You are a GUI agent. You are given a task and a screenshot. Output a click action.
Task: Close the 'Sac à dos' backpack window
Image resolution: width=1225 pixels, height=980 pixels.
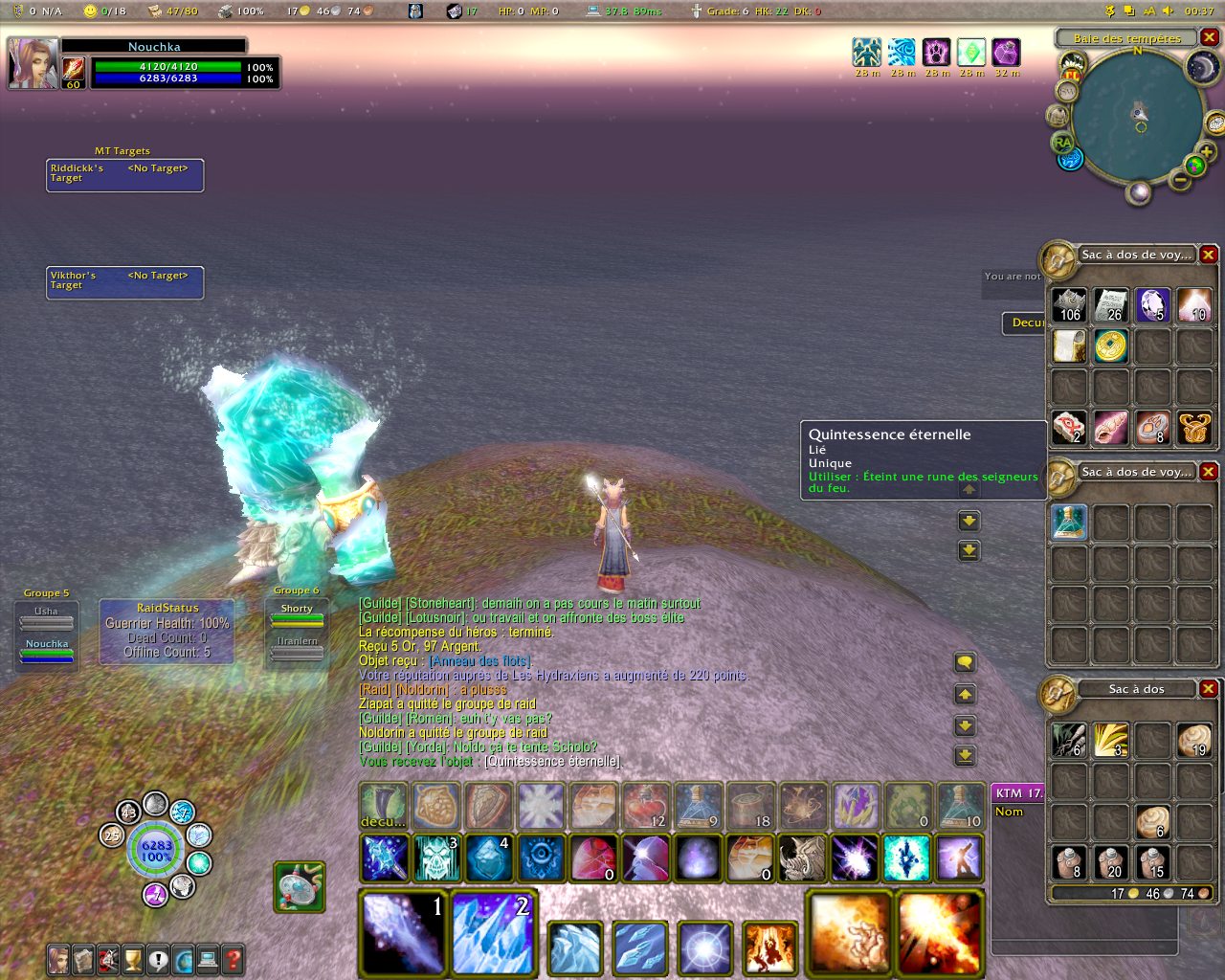click(x=1209, y=689)
